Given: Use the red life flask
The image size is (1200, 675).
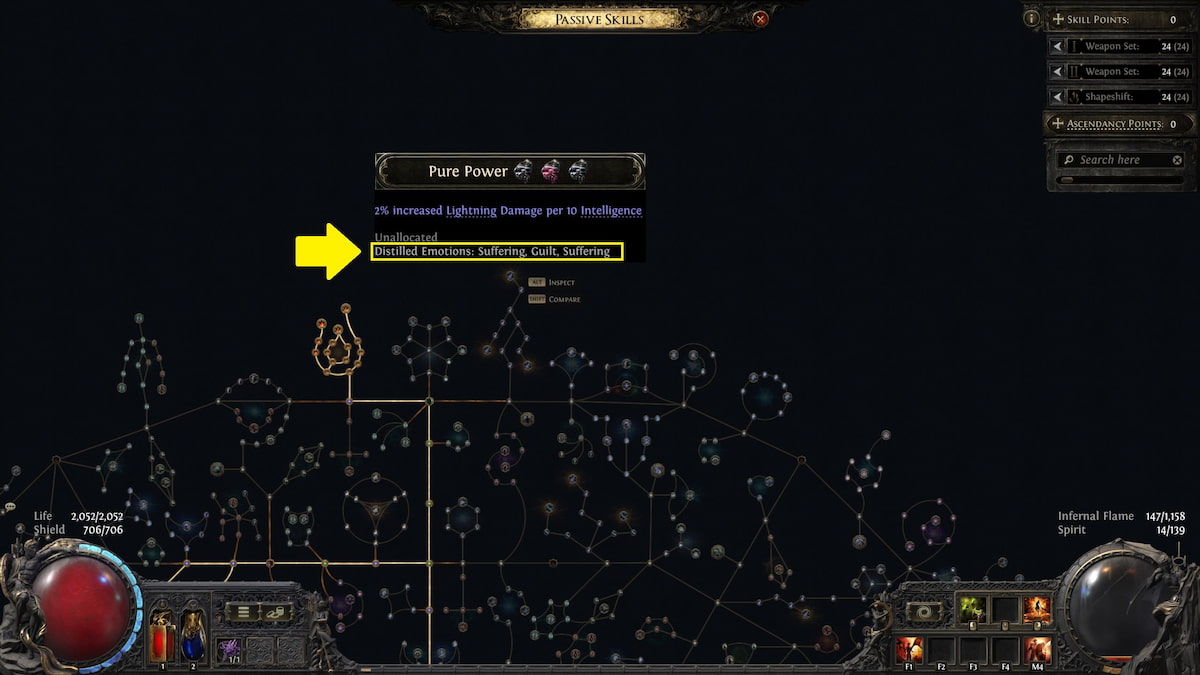Looking at the screenshot, I should pyautogui.click(x=163, y=636).
